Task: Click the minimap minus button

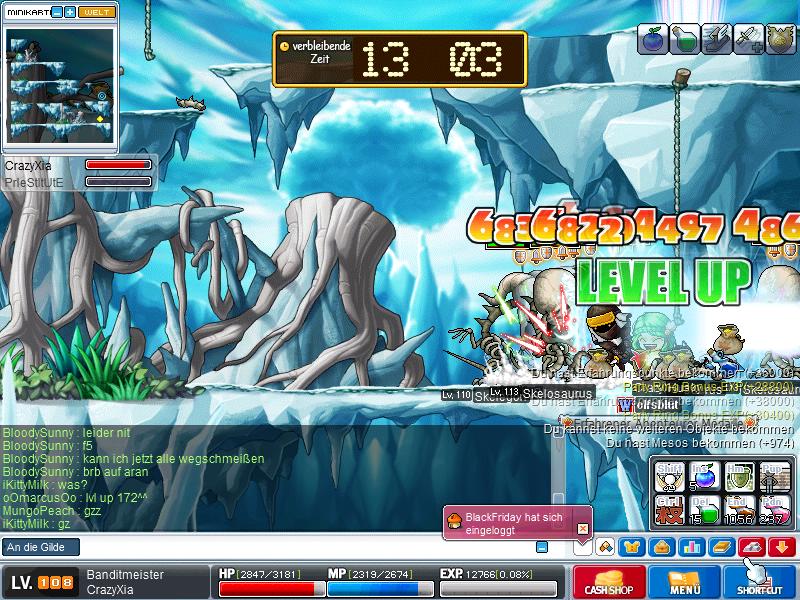Action: click(x=57, y=12)
